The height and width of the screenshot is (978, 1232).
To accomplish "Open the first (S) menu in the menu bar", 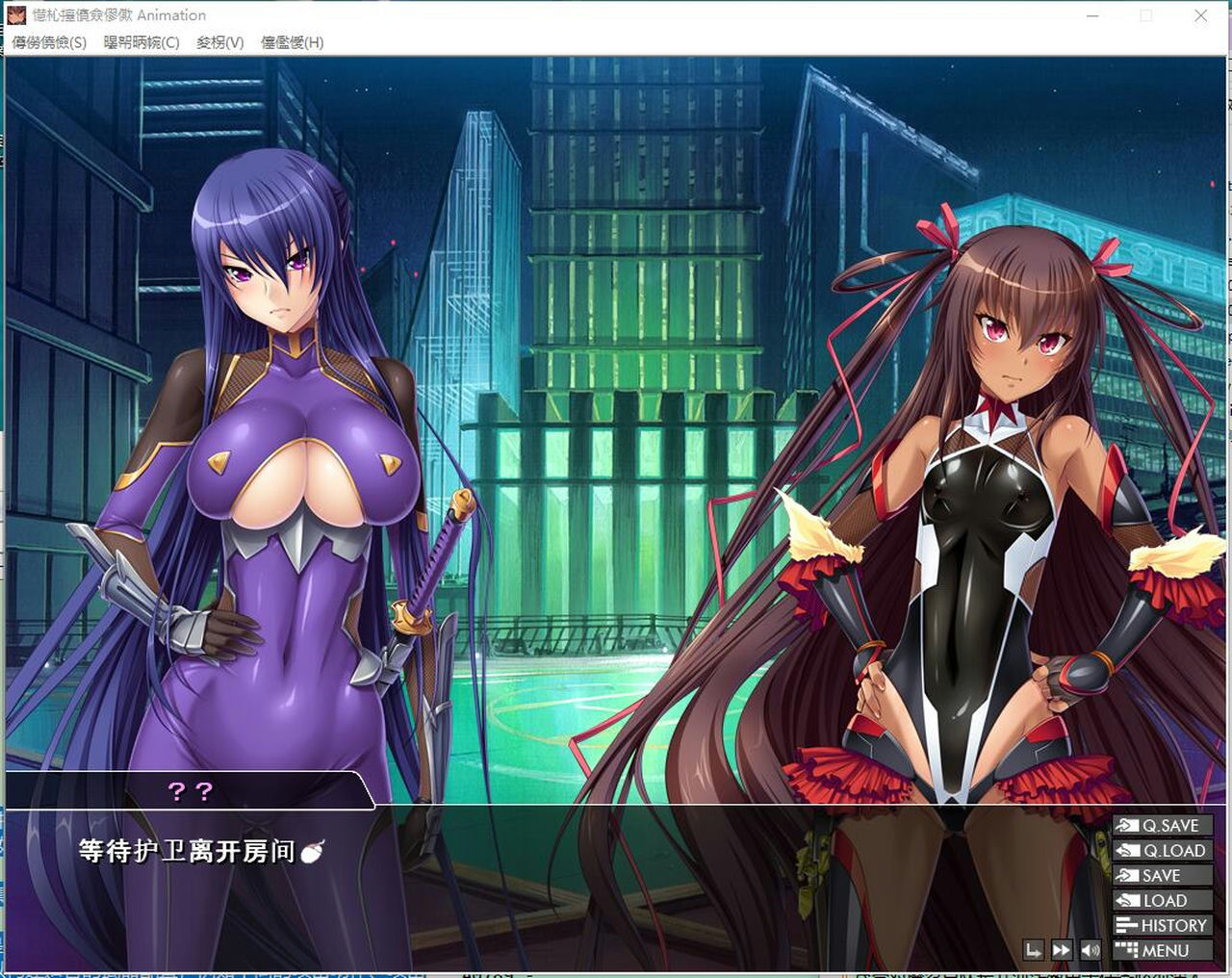I will [48, 42].
